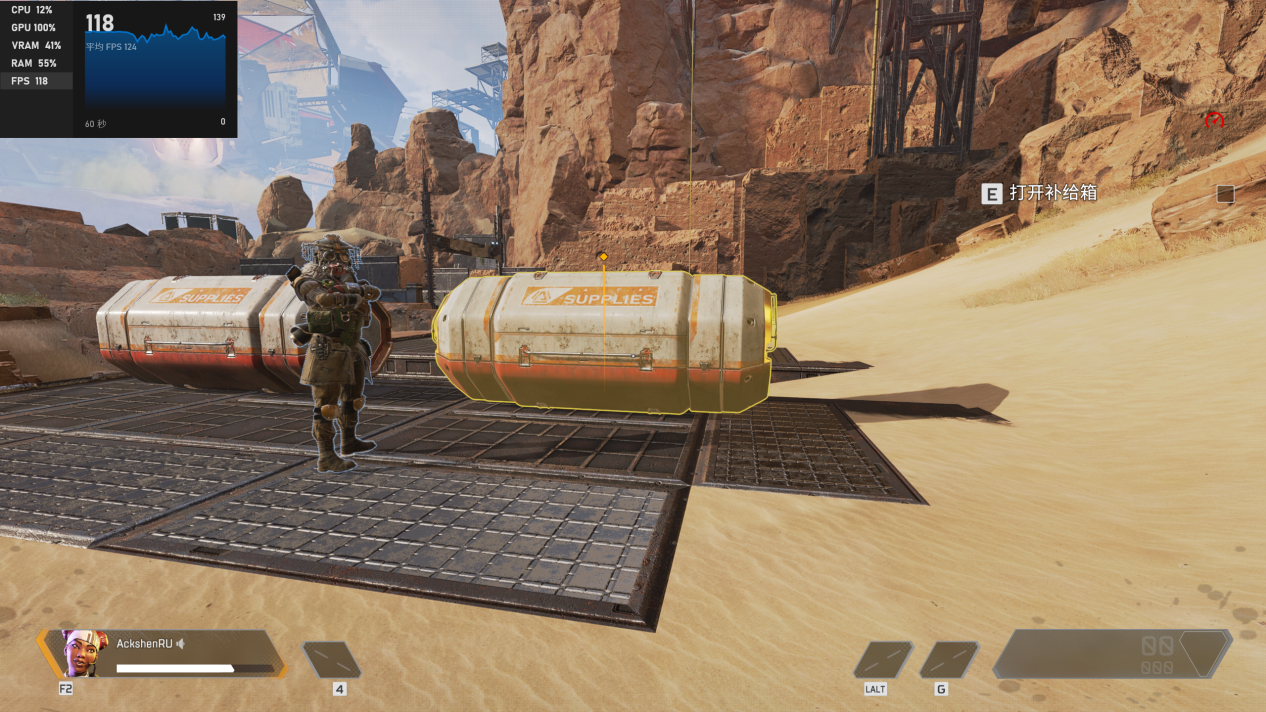The height and width of the screenshot is (712, 1266).
Task: Select the AckshenRU legend portrait
Action: coord(84,653)
